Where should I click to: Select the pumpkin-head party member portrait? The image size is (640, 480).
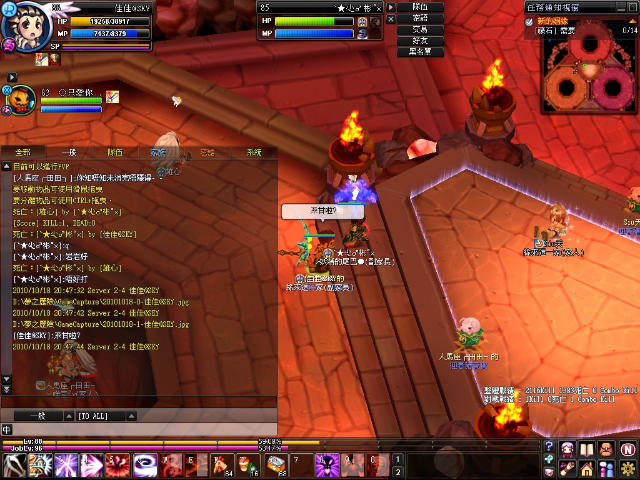click(19, 99)
